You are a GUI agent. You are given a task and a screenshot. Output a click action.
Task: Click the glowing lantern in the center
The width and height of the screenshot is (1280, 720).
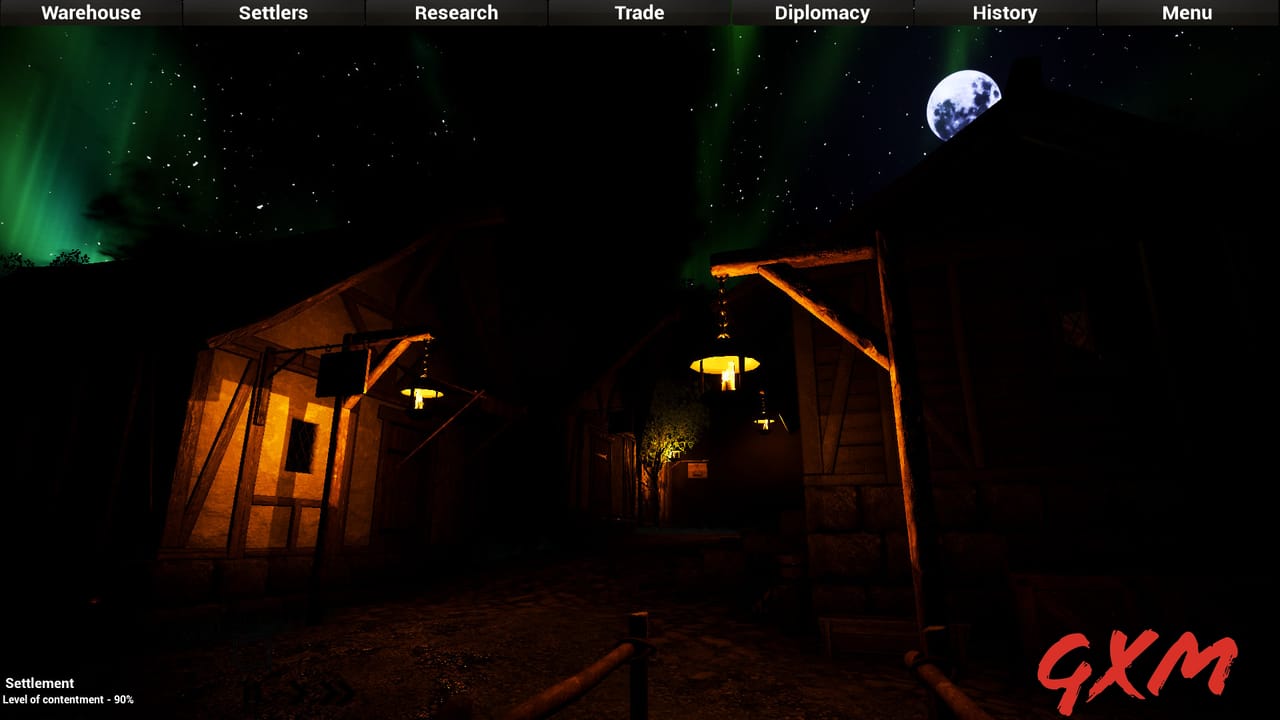click(x=723, y=370)
